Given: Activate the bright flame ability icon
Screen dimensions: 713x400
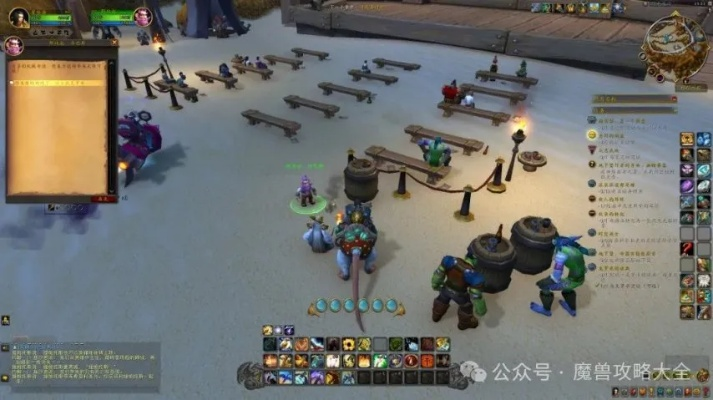Looking at the screenshot, I should 364,360.
